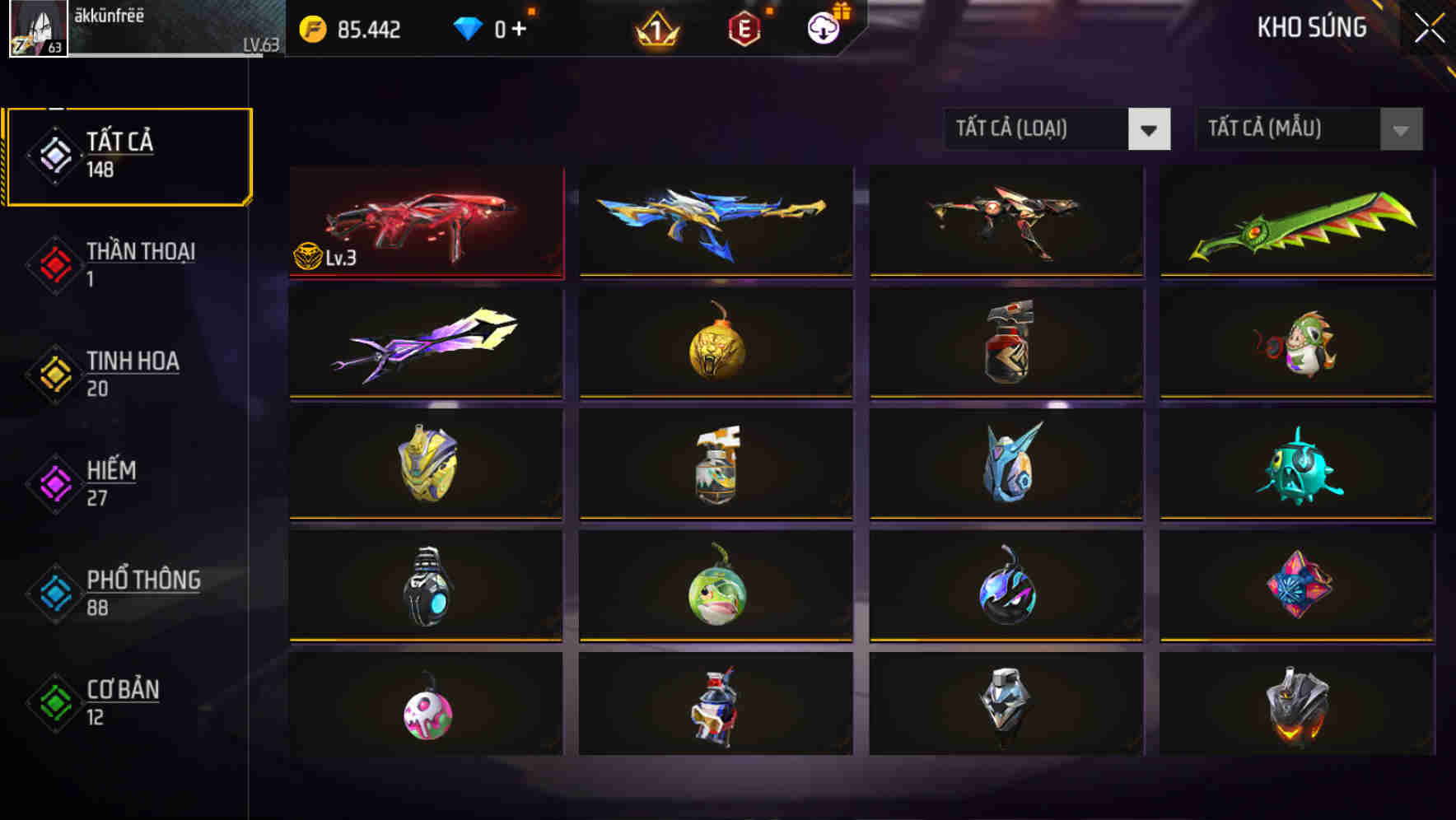Select the red Lv.3 rifle thumbnail

[x=426, y=221]
